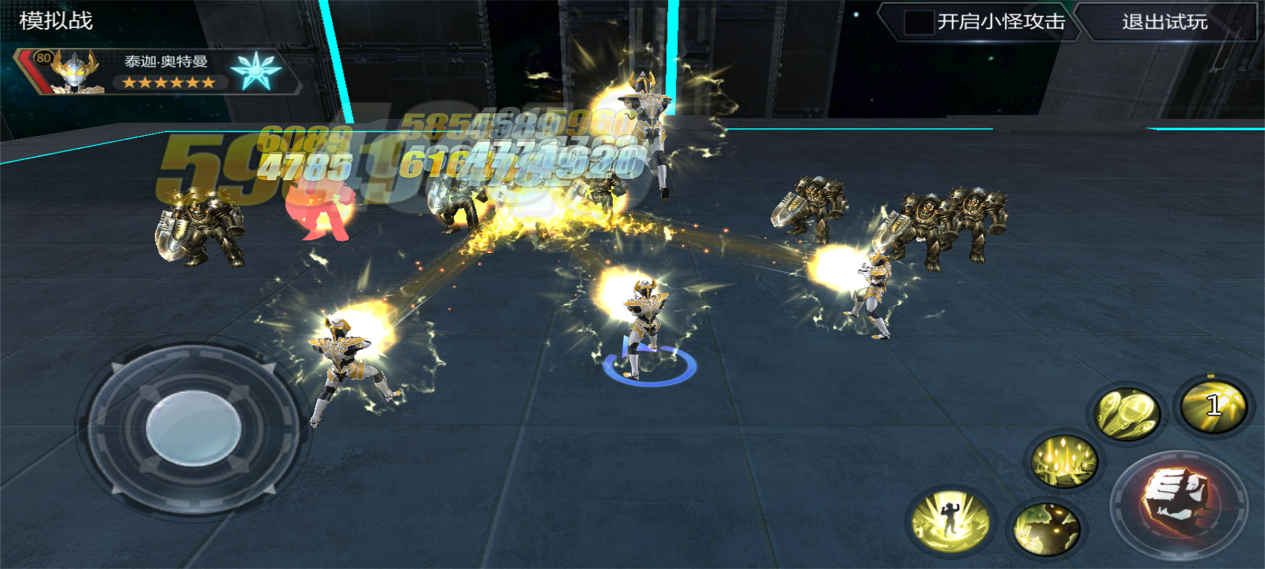Screen dimensions: 1265x569
Task: Cast the yellow energy orbs skill
Action: coord(1126,413)
